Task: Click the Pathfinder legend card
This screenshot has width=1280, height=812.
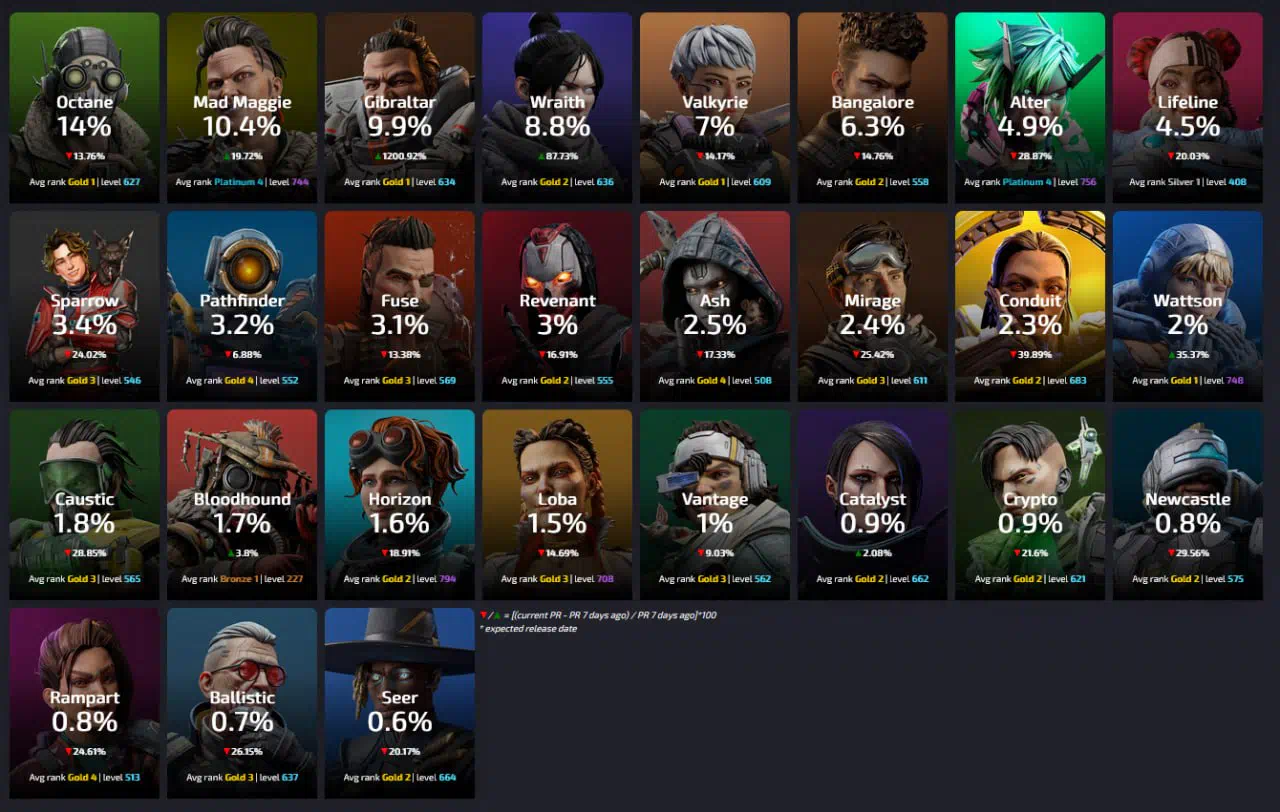Action: coord(242,305)
